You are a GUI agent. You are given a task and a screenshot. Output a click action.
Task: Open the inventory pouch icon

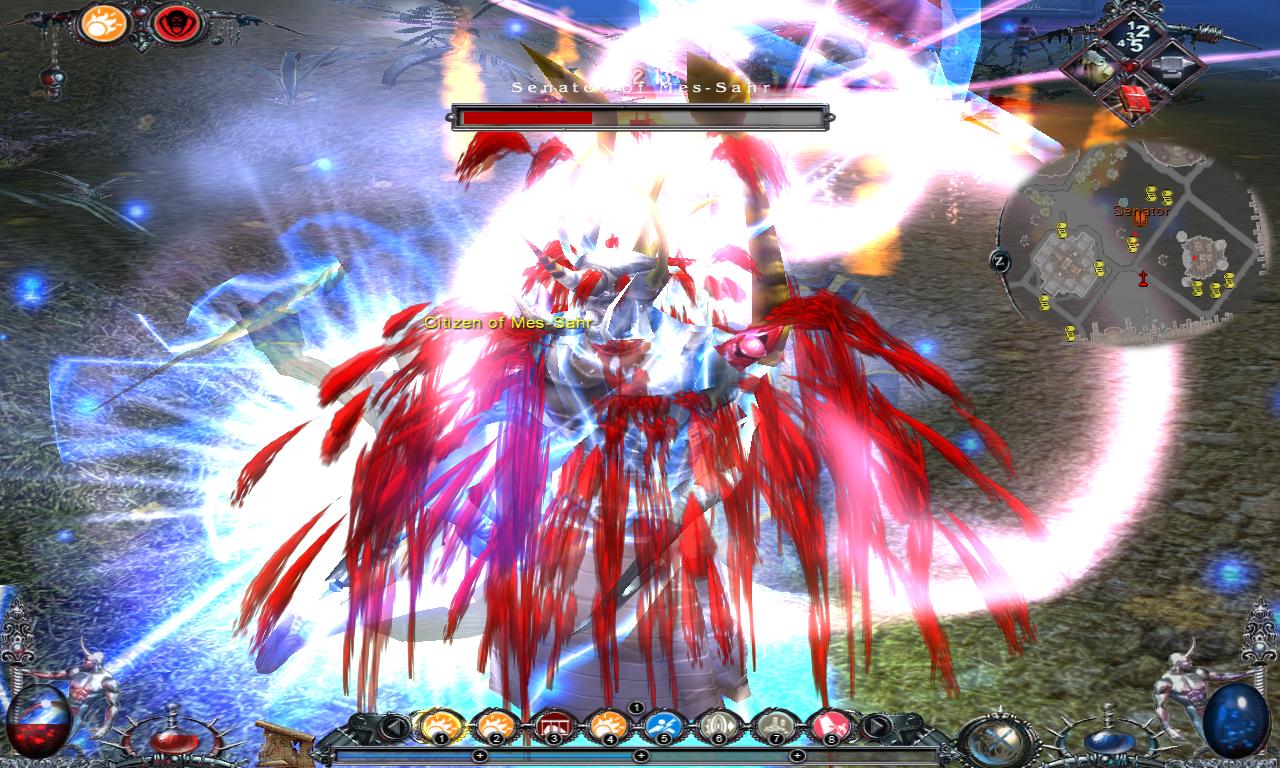pyautogui.click(x=1093, y=67)
